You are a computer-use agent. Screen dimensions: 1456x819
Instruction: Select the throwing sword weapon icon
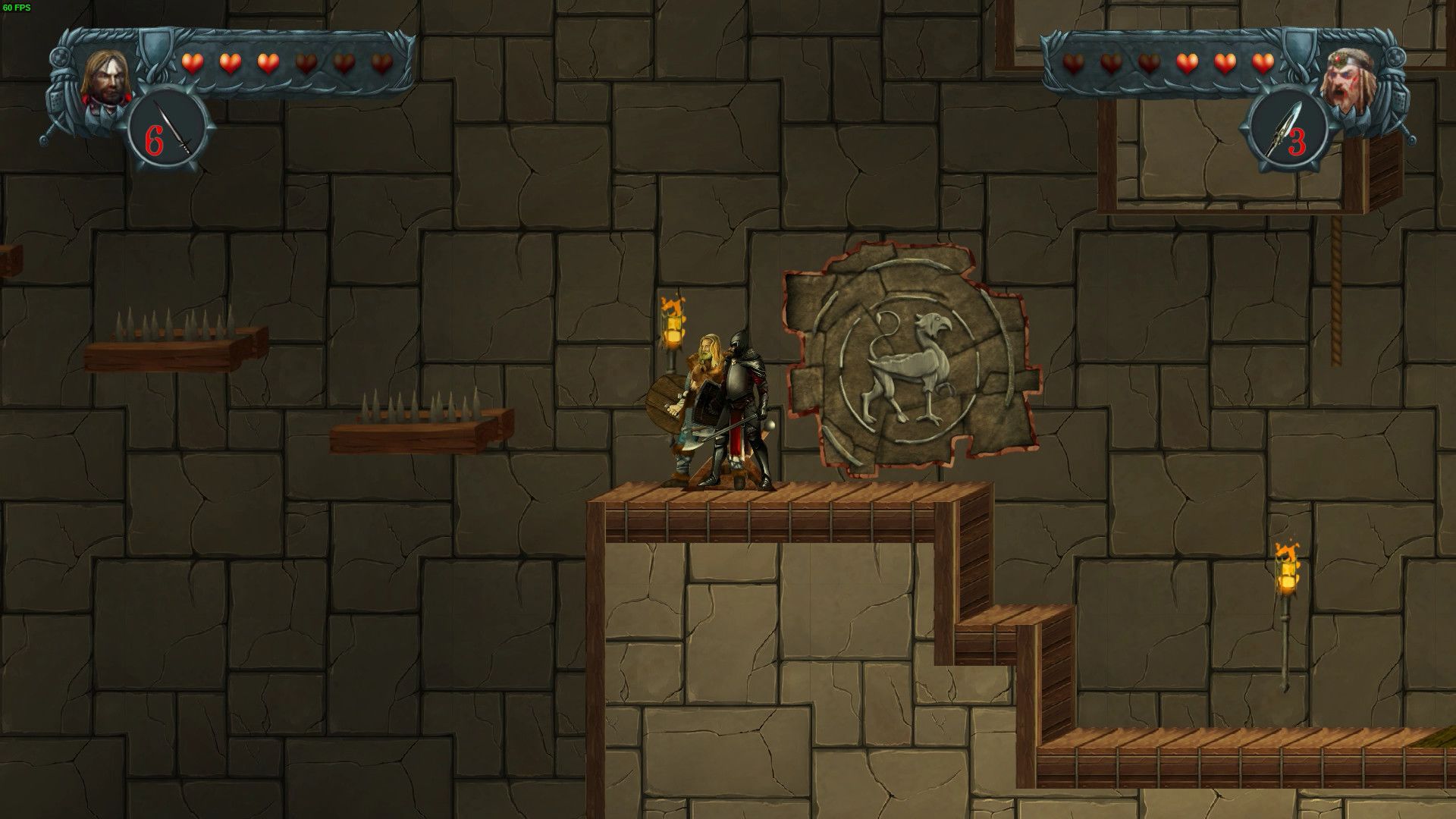[180, 129]
